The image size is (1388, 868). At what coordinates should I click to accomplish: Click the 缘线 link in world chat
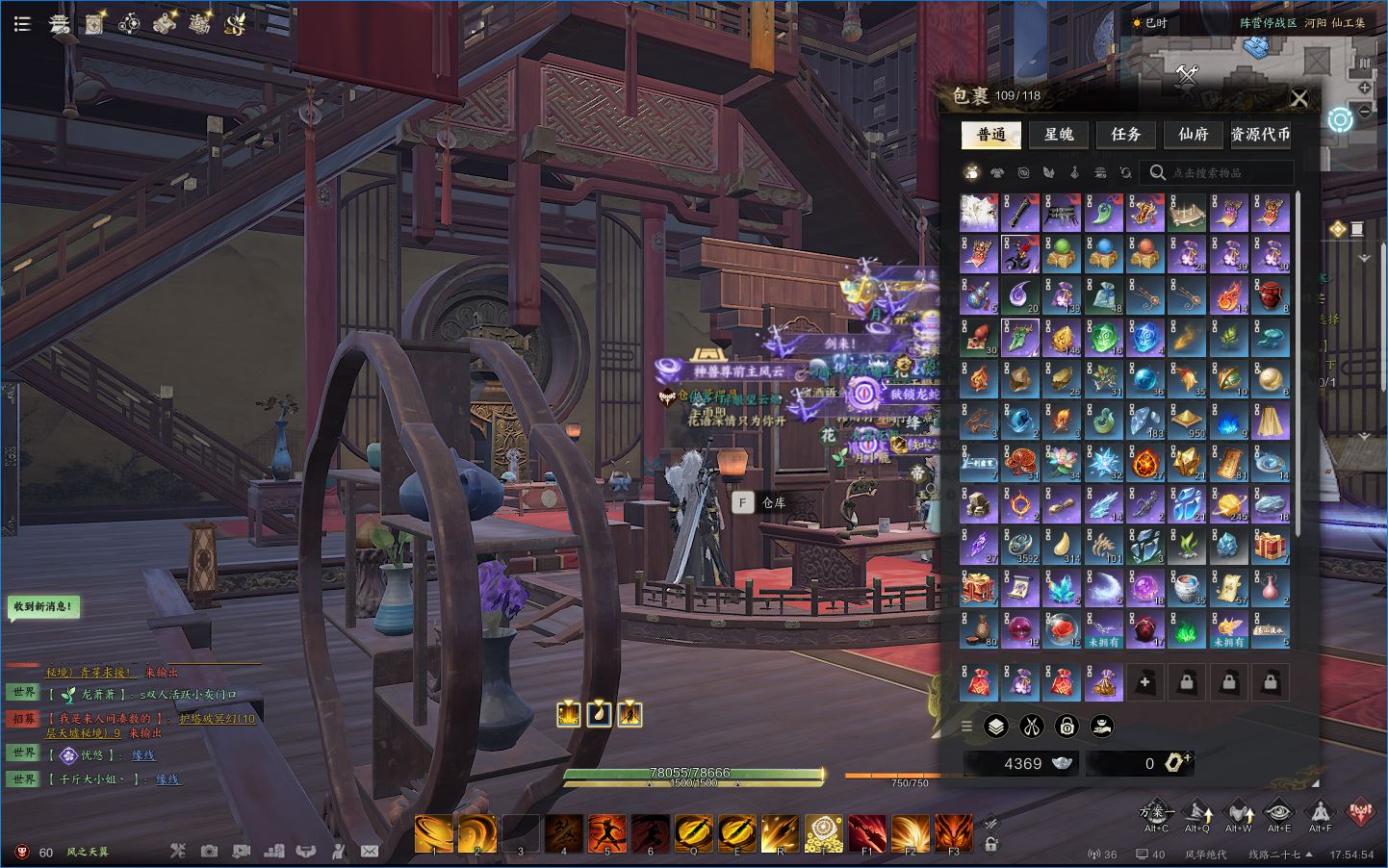coord(142,755)
